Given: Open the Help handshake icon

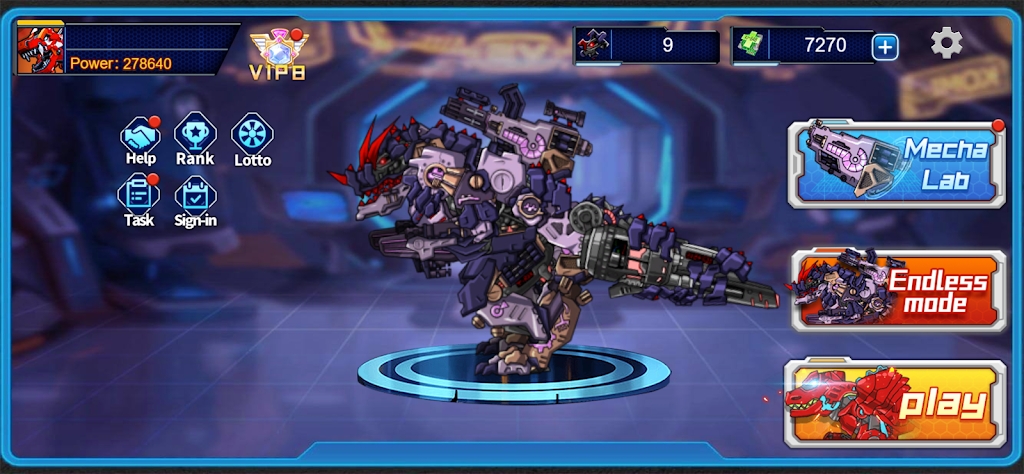Looking at the screenshot, I should (x=141, y=135).
